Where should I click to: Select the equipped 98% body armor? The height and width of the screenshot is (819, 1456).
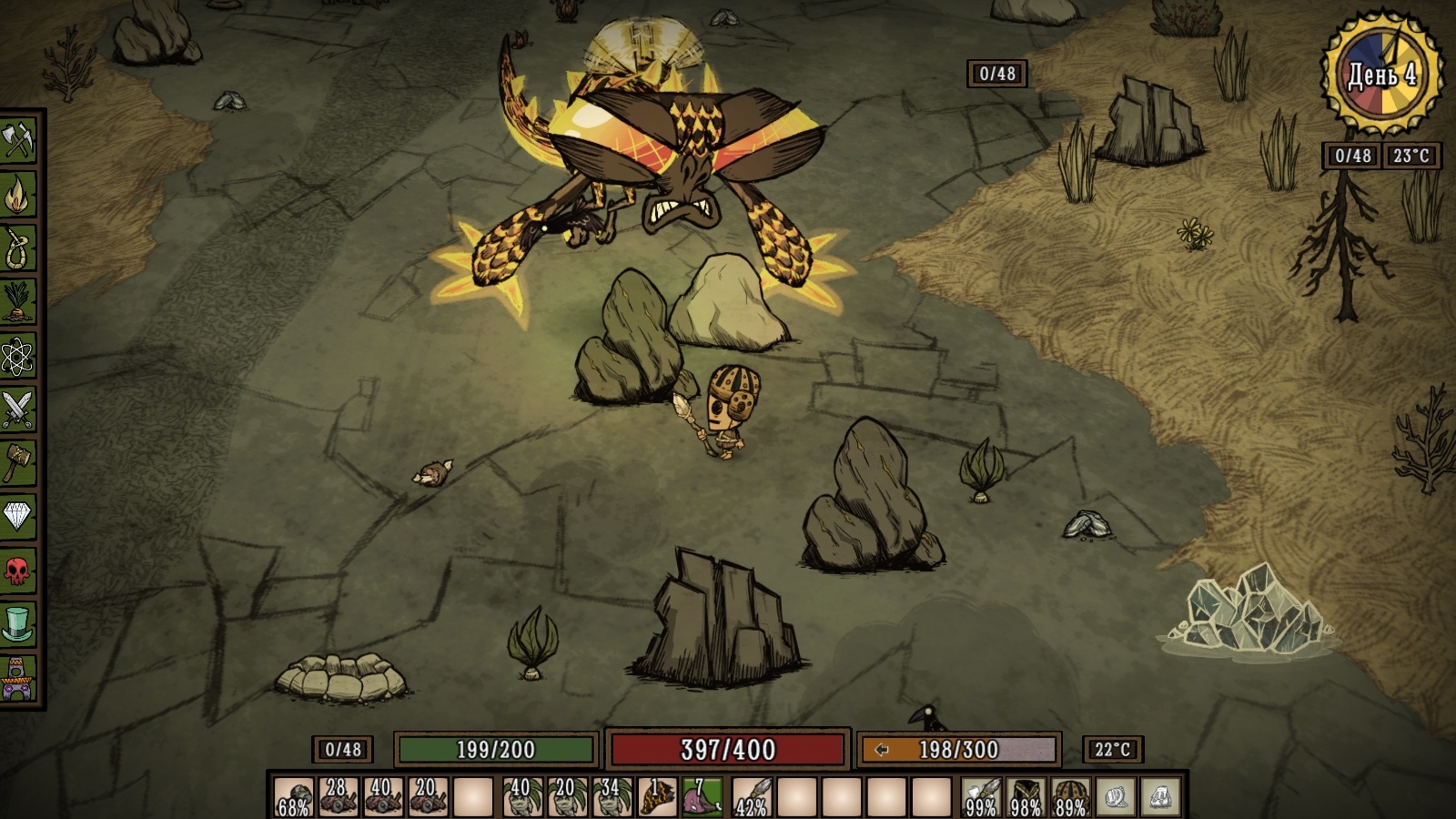point(1026,796)
